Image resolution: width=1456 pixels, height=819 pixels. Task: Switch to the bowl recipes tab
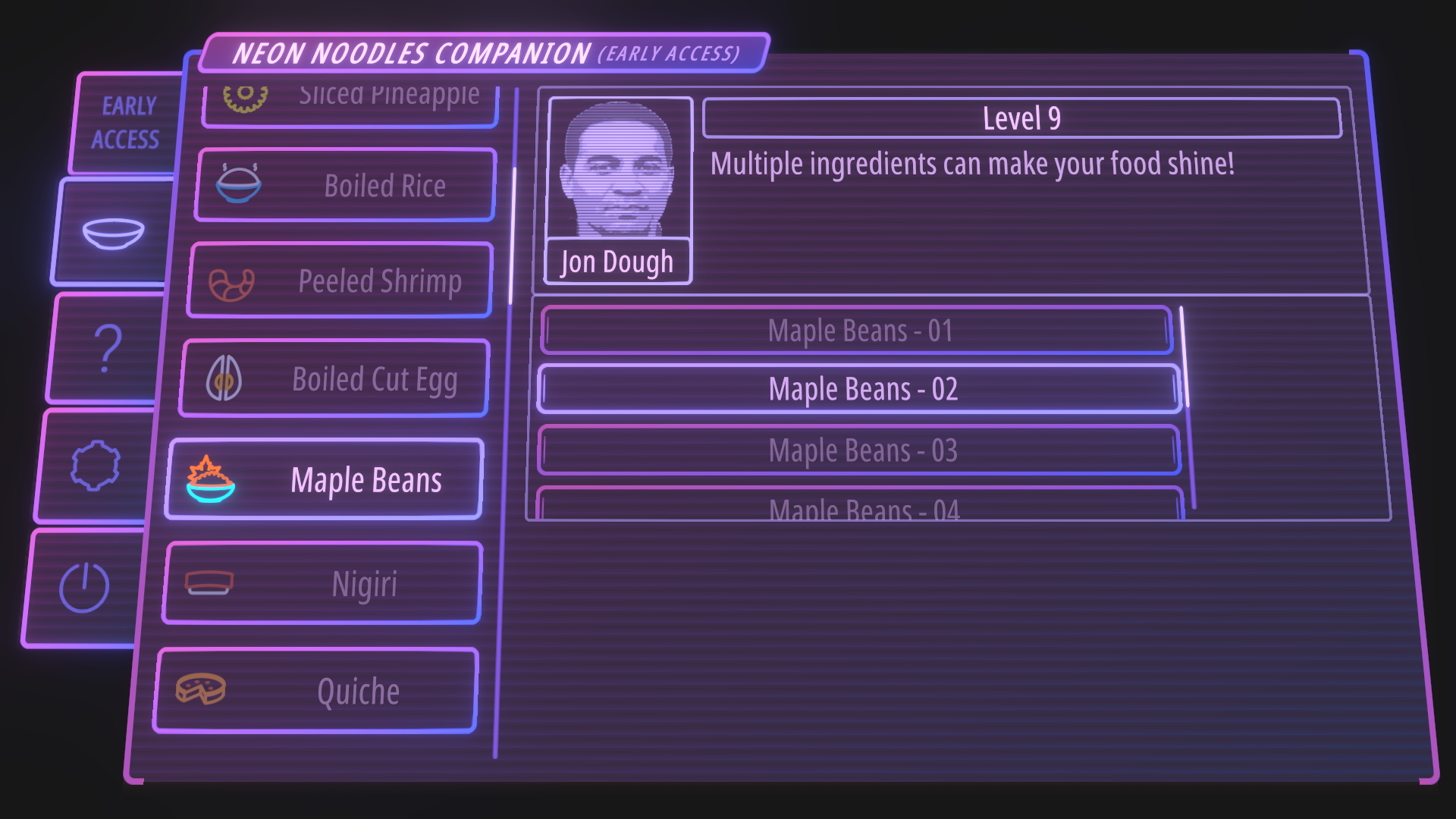tap(113, 232)
